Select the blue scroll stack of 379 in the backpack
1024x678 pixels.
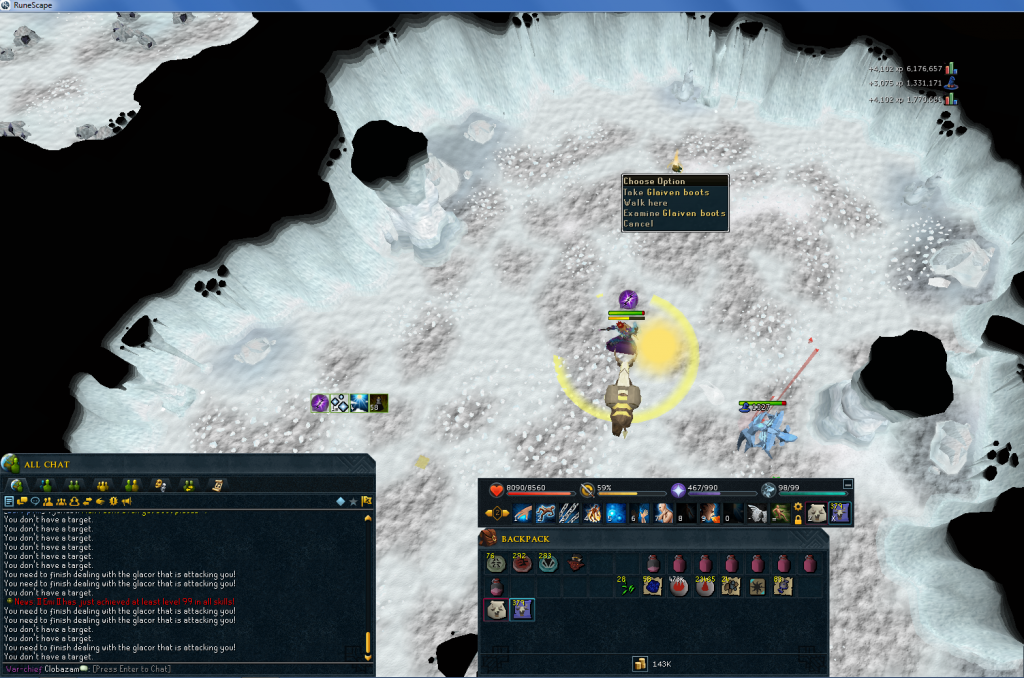[x=522, y=610]
